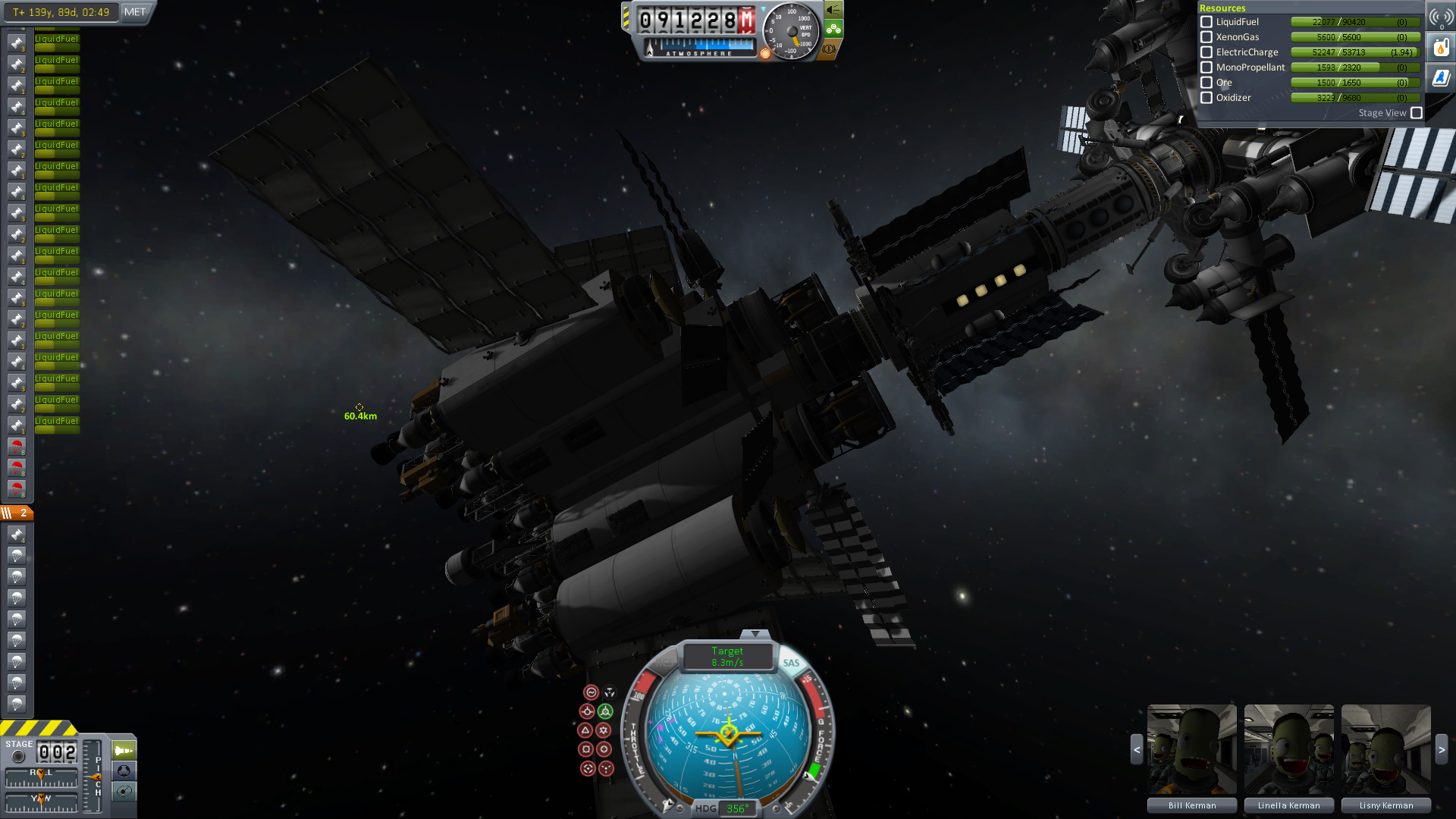The image size is (1456, 819).
Task: Toggle RCS on the navball
Action: 664,663
